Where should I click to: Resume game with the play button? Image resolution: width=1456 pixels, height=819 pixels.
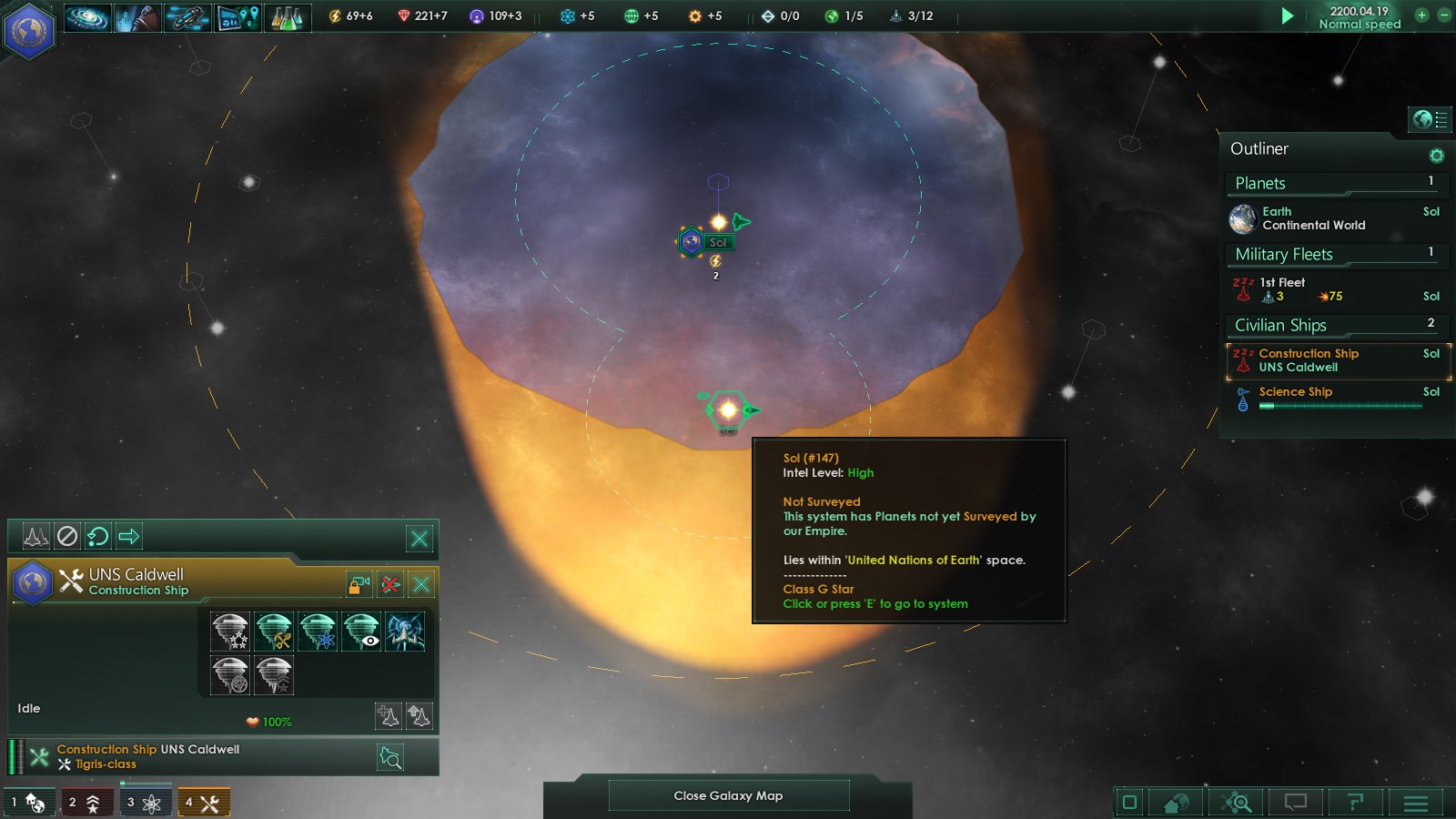point(1287,15)
